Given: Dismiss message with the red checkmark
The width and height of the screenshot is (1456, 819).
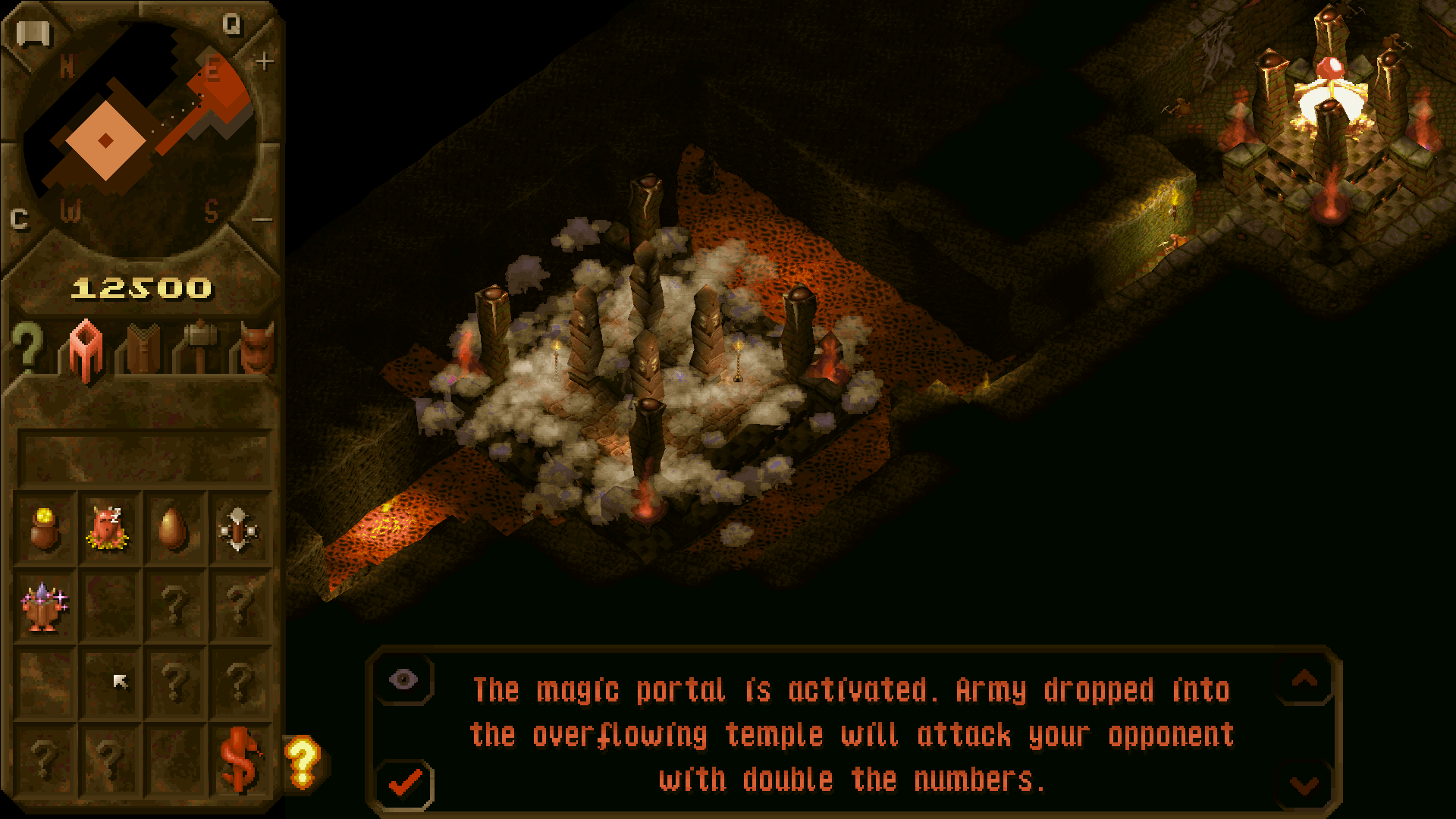Looking at the screenshot, I should 406,783.
